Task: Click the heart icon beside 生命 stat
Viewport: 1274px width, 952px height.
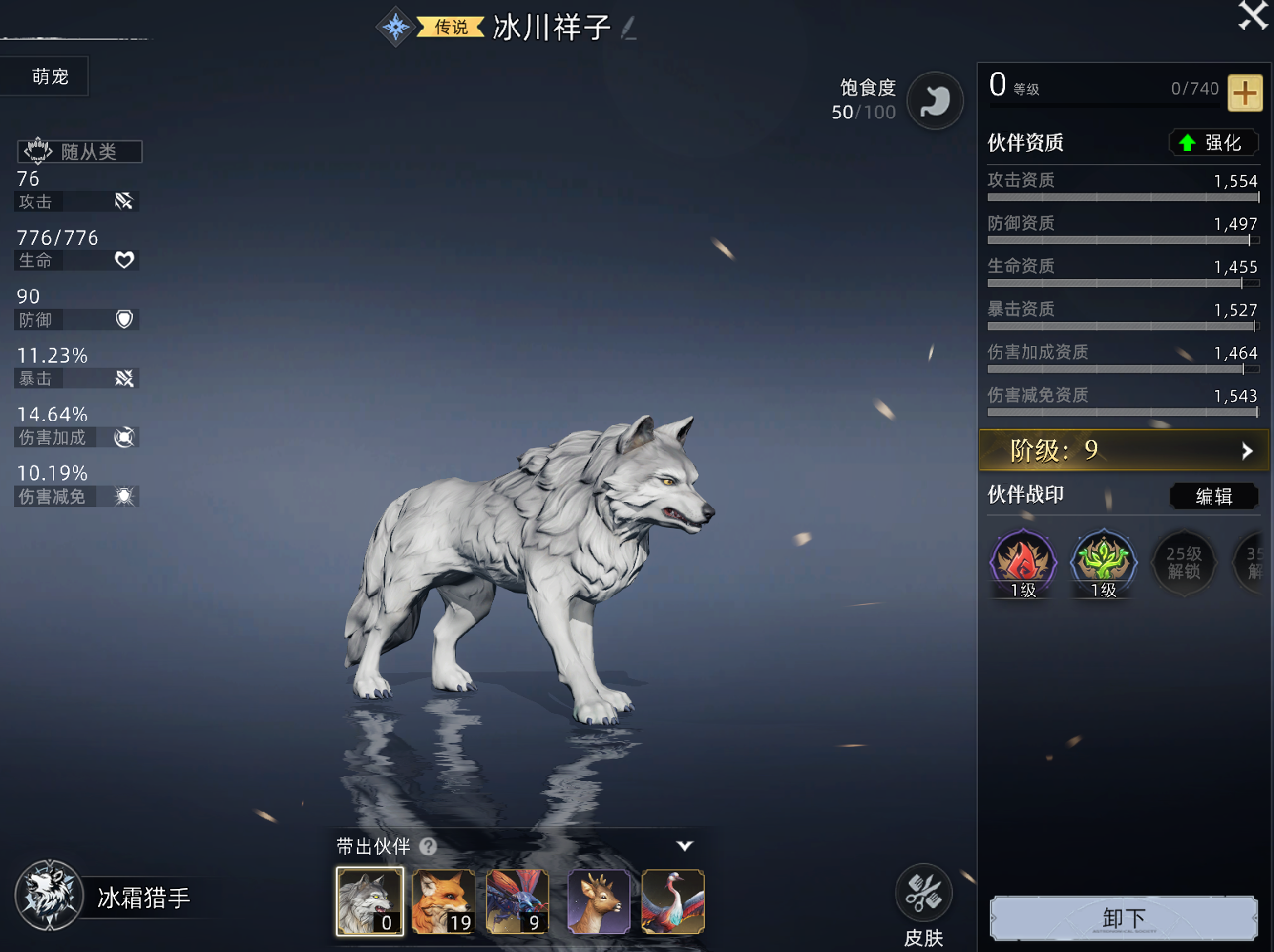Action: [x=124, y=260]
